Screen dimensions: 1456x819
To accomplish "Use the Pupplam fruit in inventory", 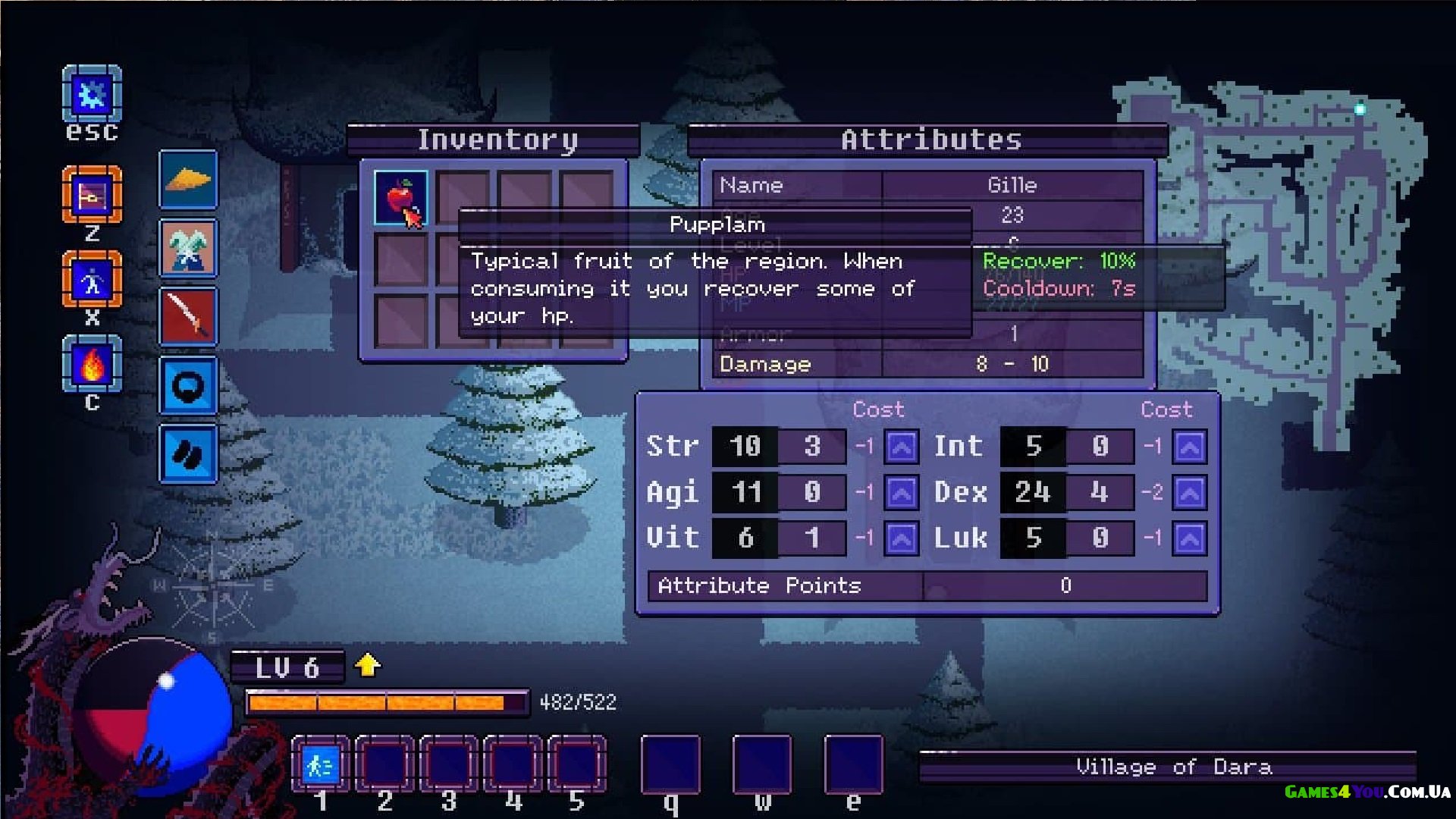I will click(x=400, y=198).
